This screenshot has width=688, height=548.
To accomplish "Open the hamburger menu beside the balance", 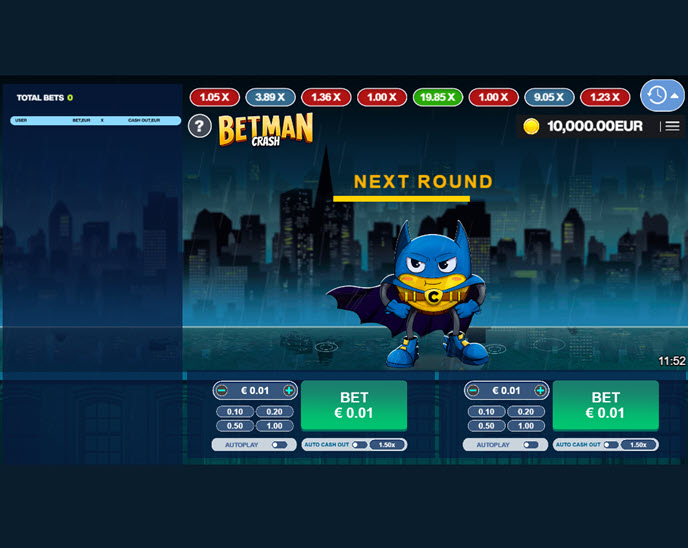I will point(672,126).
